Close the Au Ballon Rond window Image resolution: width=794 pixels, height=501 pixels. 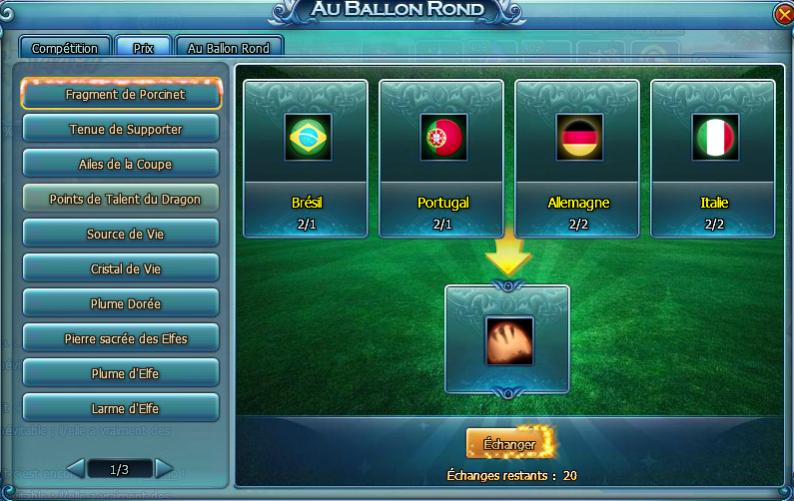coord(784,14)
